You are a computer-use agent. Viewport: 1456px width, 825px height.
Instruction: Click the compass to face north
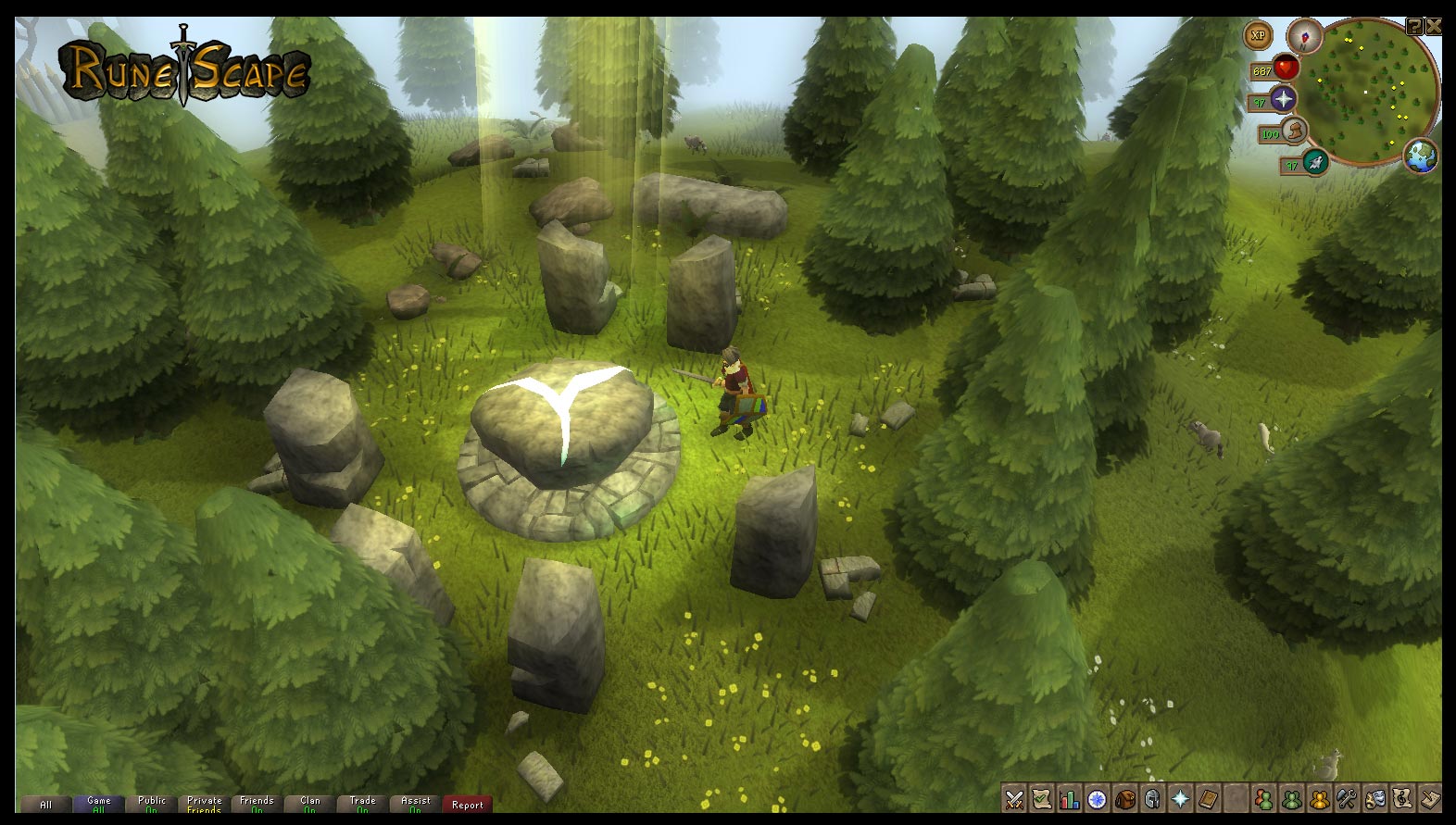click(1304, 36)
